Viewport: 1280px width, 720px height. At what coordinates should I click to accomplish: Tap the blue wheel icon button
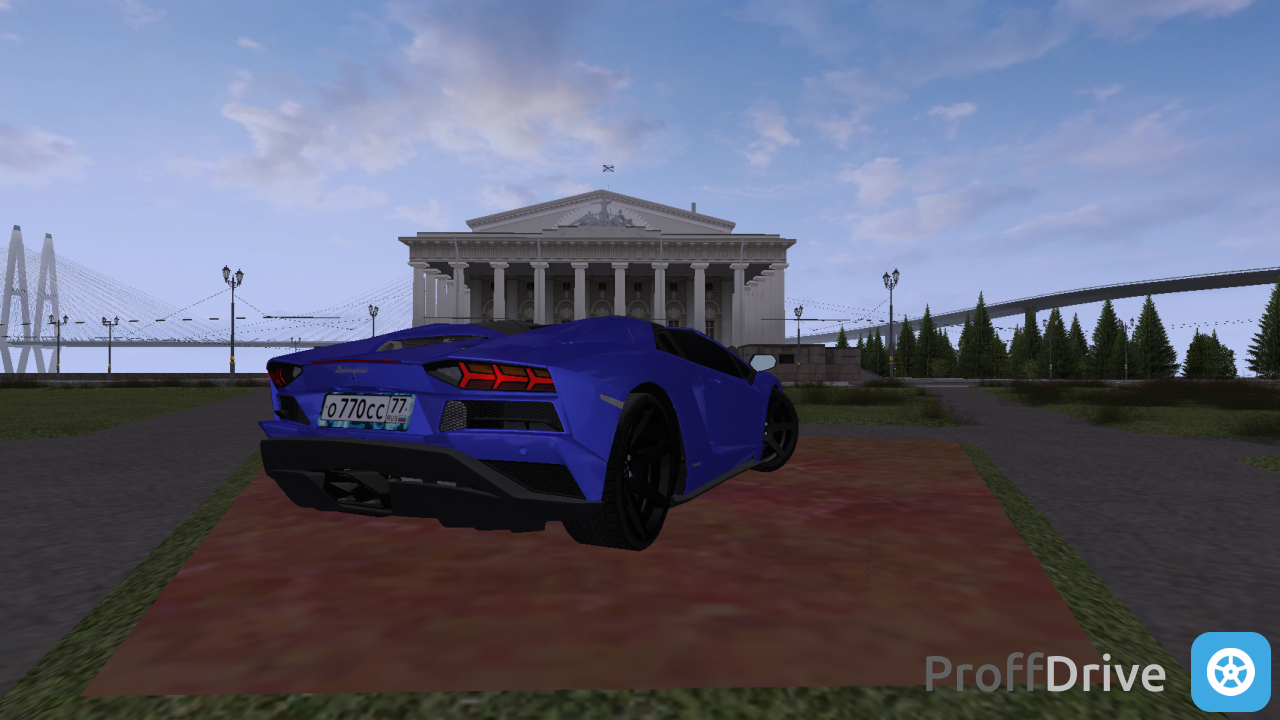click(1230, 671)
